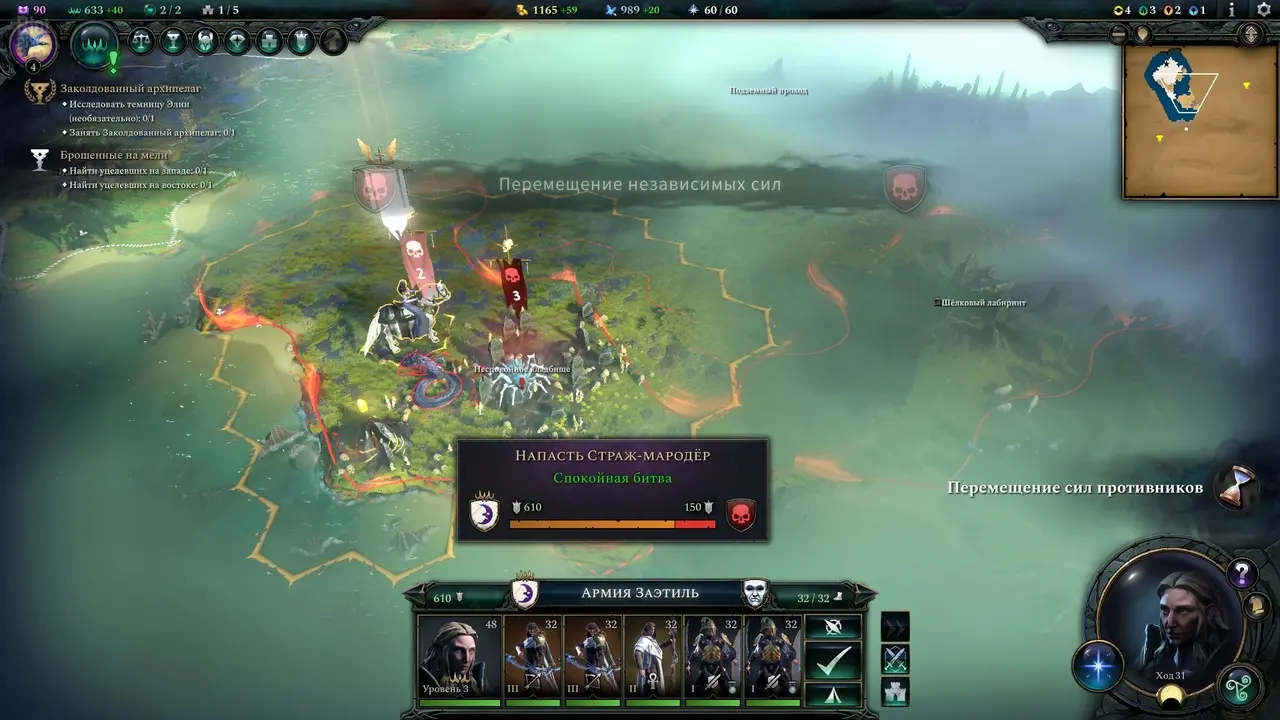Open the info panel icon
The image size is (1280, 720).
(1232, 9)
